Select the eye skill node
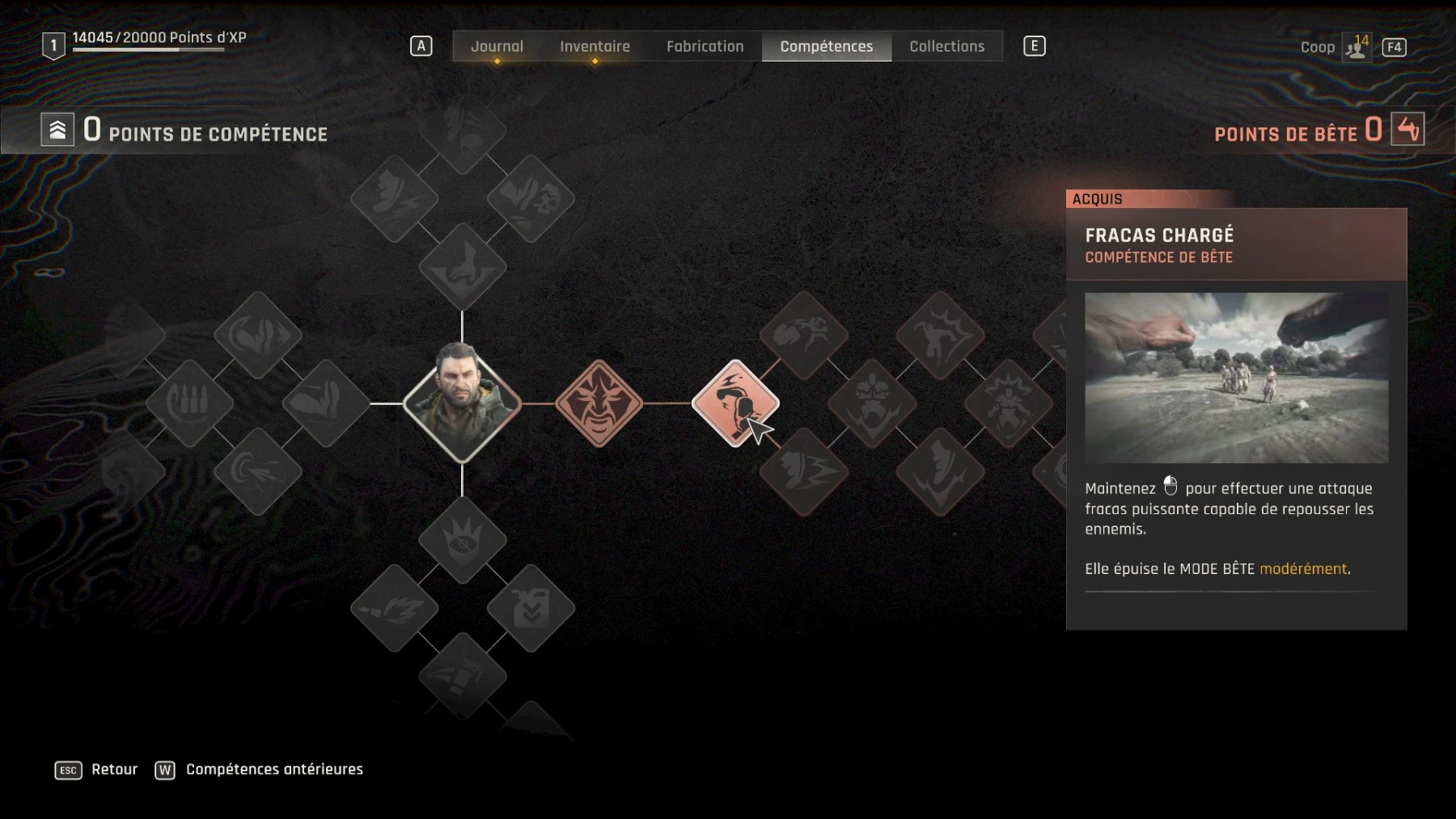This screenshot has height=819, width=1456. [x=462, y=539]
